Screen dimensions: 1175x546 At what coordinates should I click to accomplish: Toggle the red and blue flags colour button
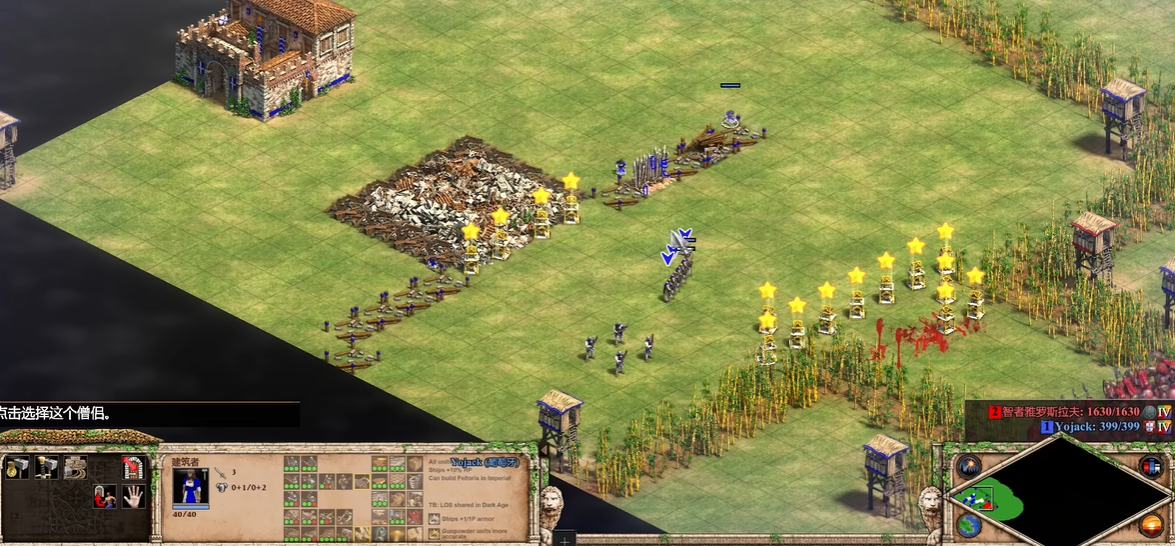1150,466
